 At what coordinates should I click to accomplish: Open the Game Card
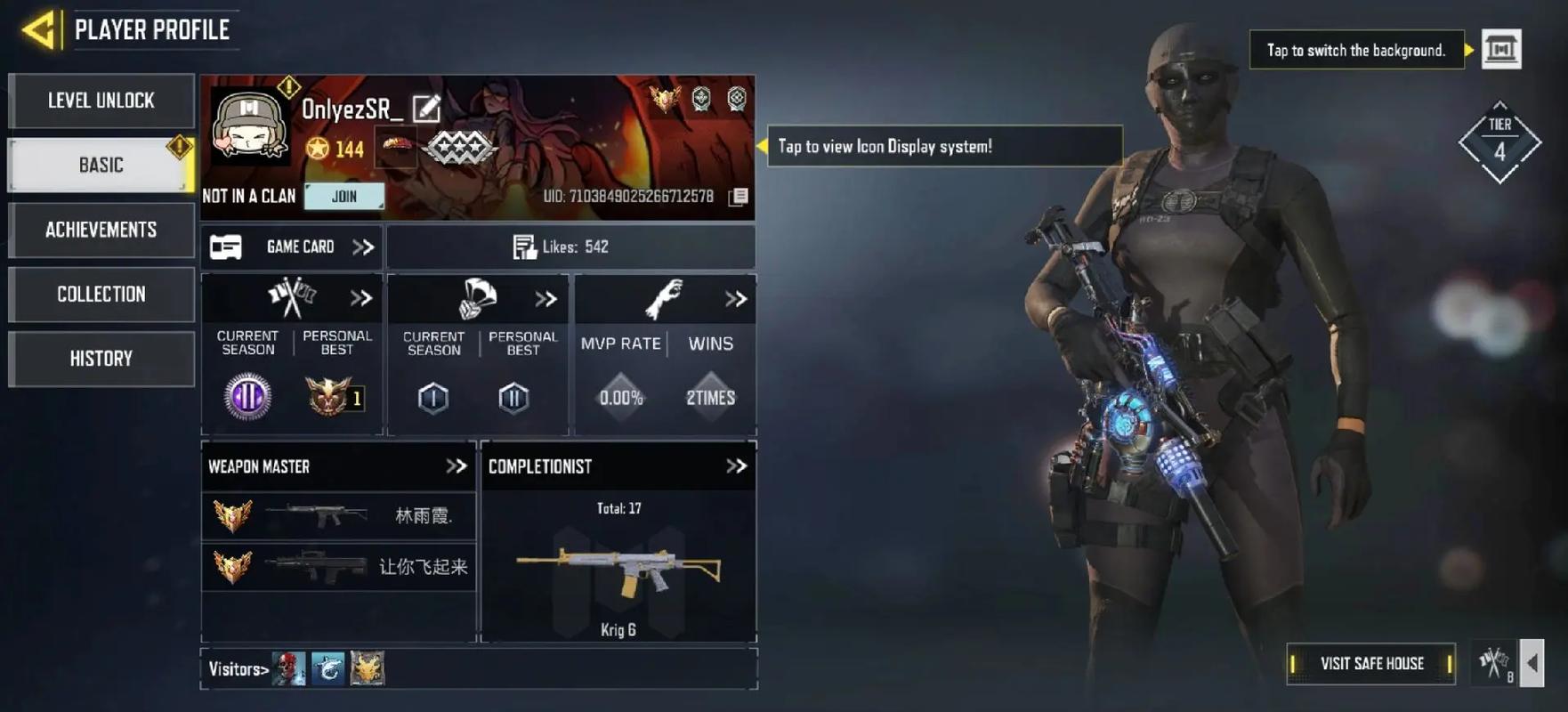pyautogui.click(x=292, y=247)
